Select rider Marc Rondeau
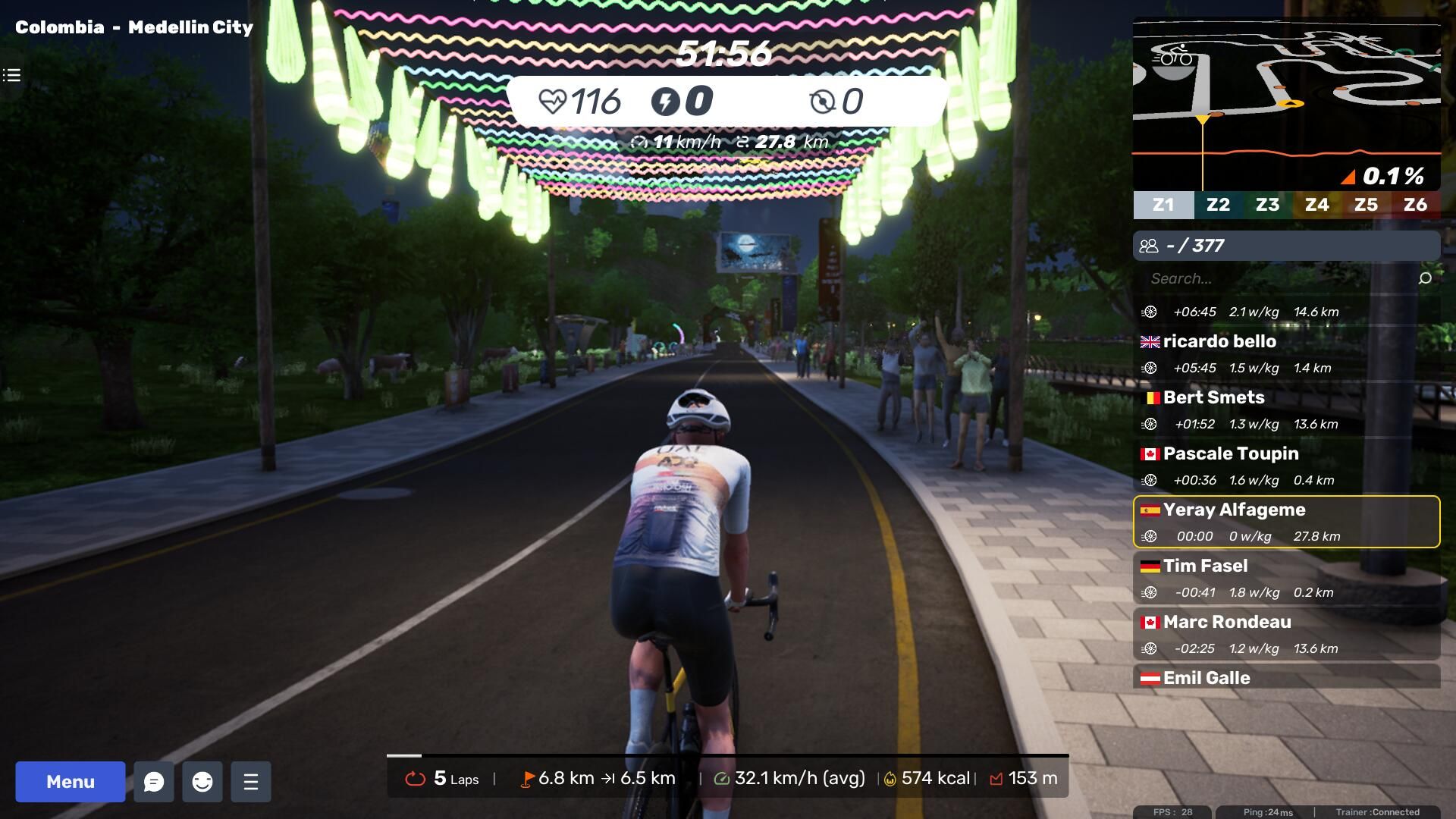 (1286, 634)
